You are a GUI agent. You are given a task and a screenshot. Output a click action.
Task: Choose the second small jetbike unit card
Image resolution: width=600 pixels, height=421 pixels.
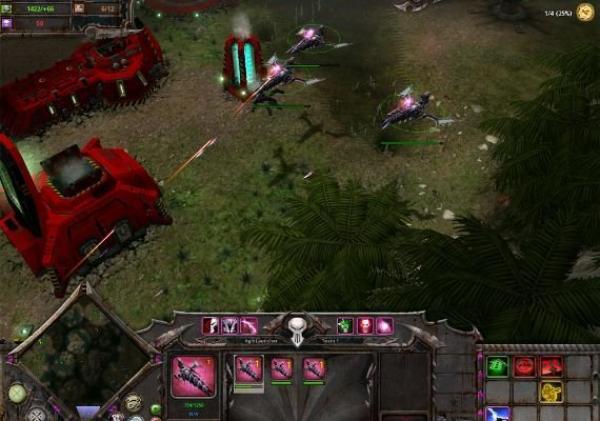point(282,369)
